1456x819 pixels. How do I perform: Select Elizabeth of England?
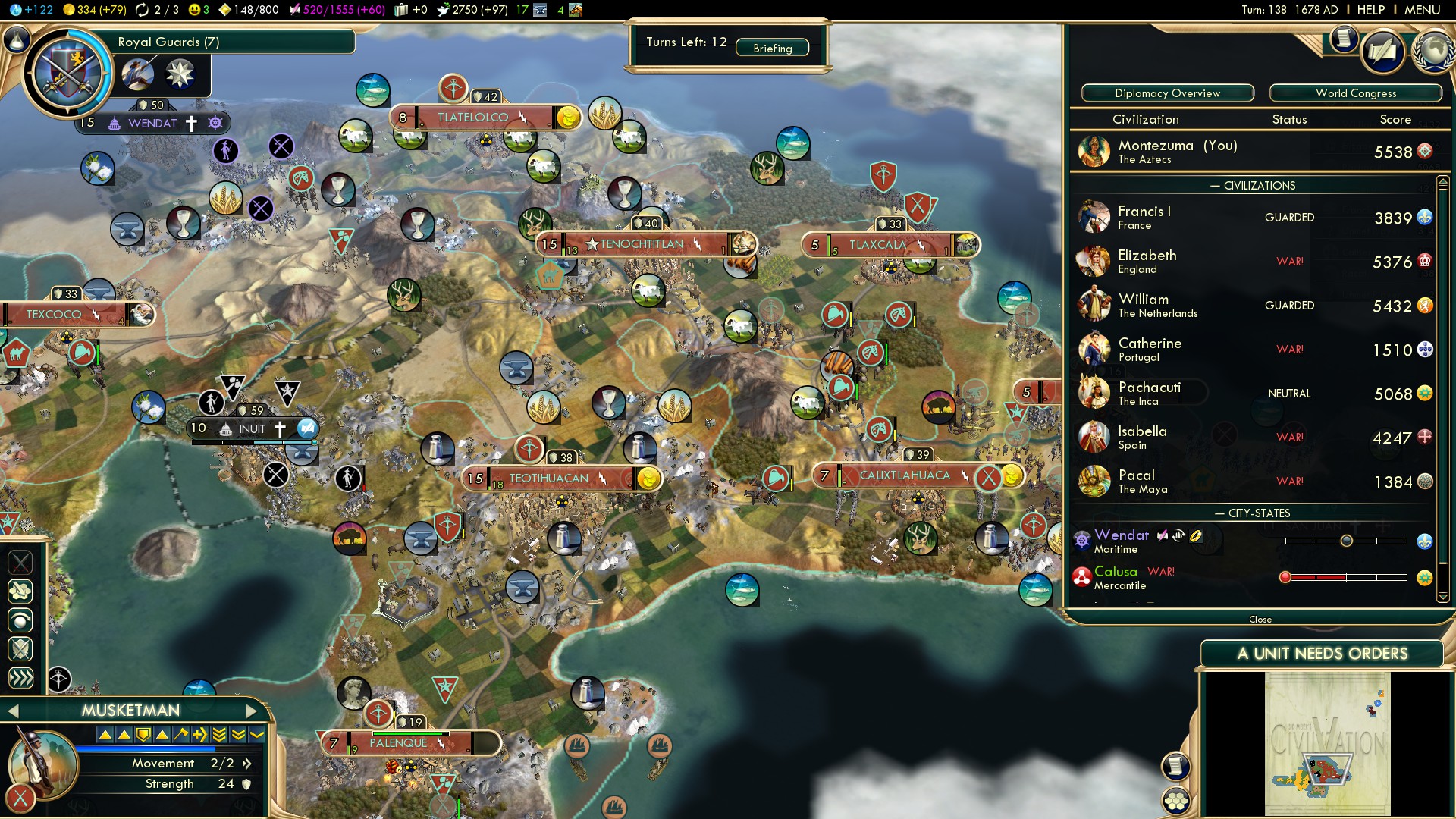click(x=1147, y=262)
